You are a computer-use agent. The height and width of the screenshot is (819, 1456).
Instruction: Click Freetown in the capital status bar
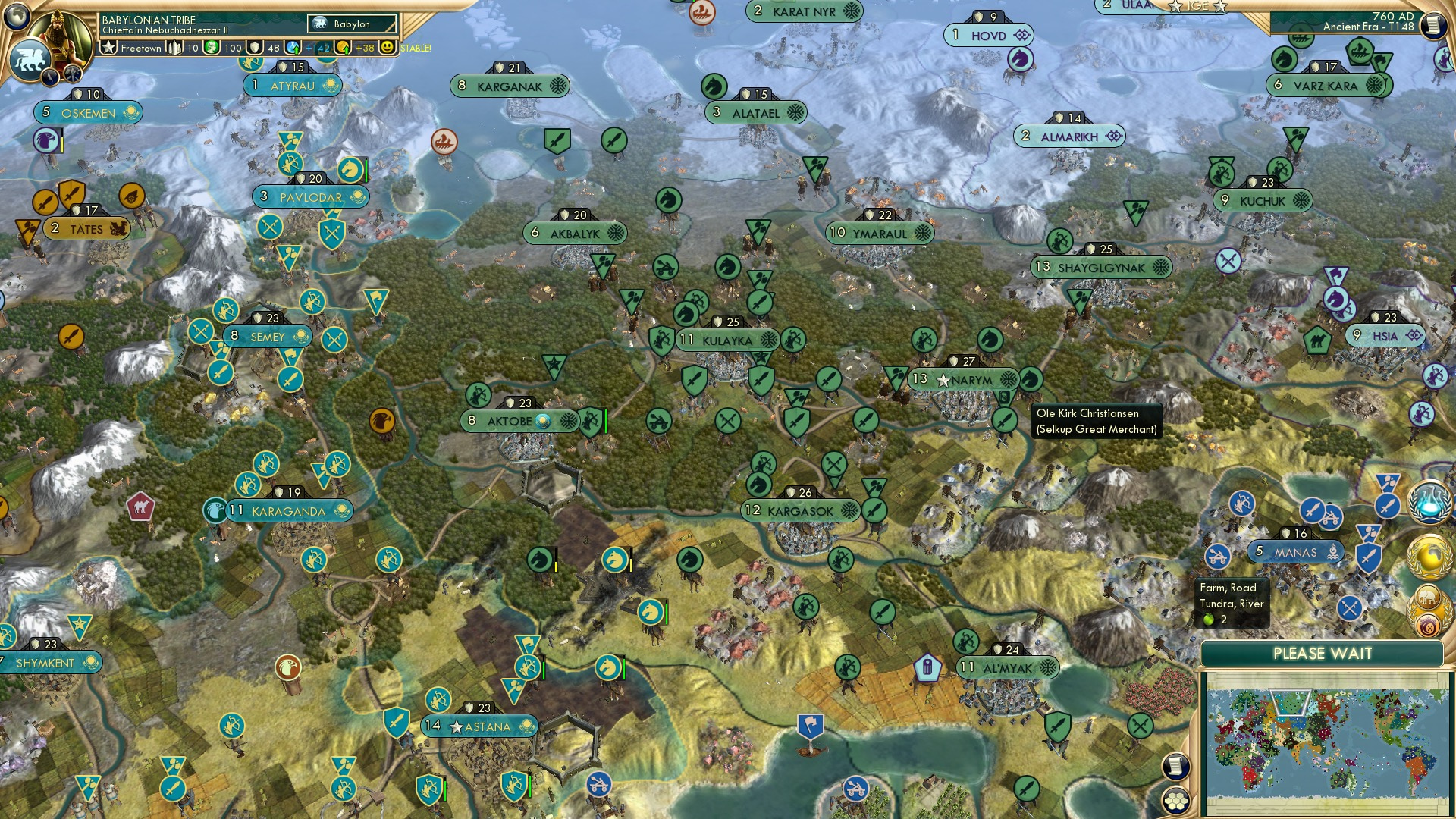[x=140, y=48]
